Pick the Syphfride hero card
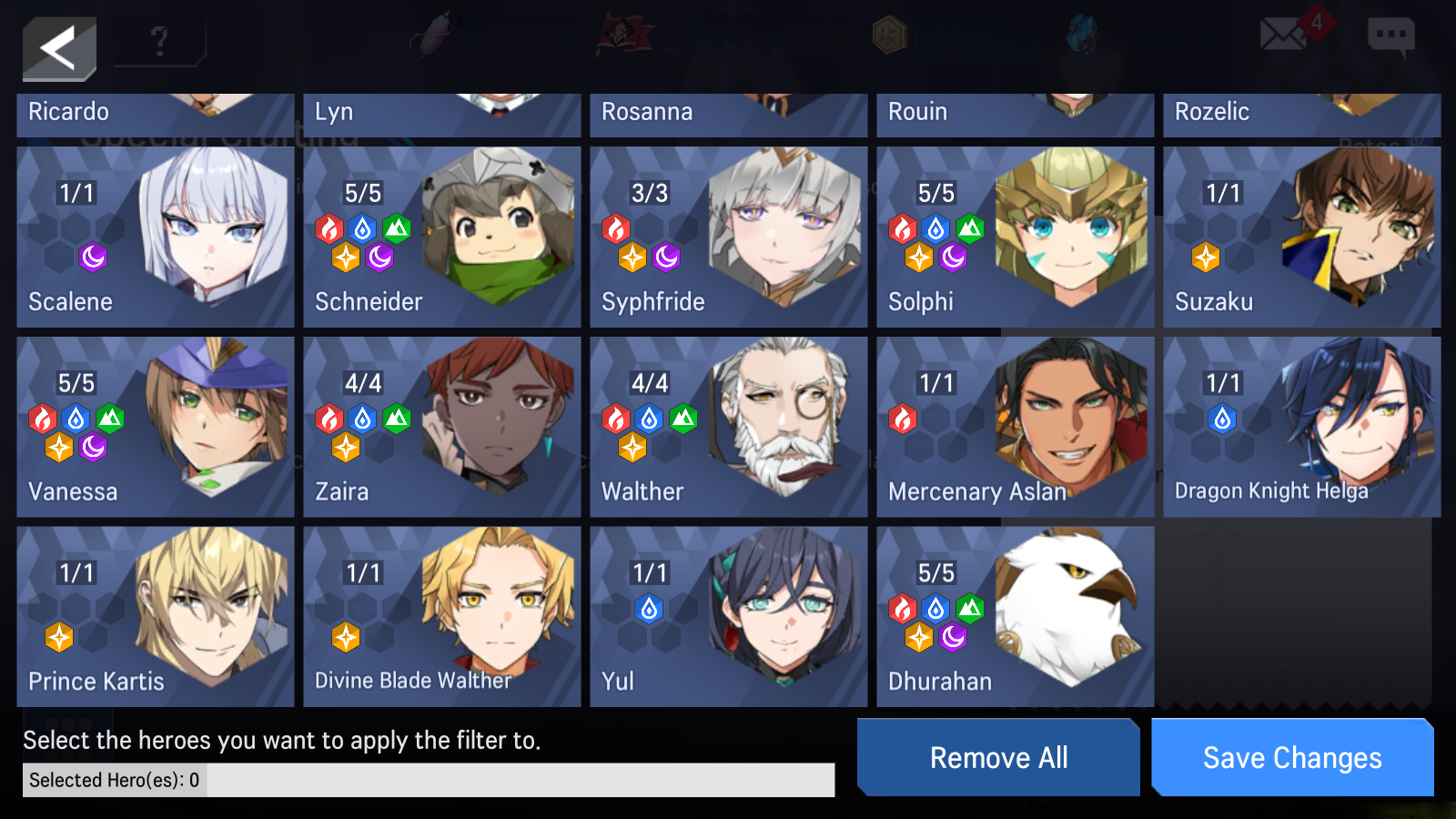The width and height of the screenshot is (1456, 819). coord(729,237)
